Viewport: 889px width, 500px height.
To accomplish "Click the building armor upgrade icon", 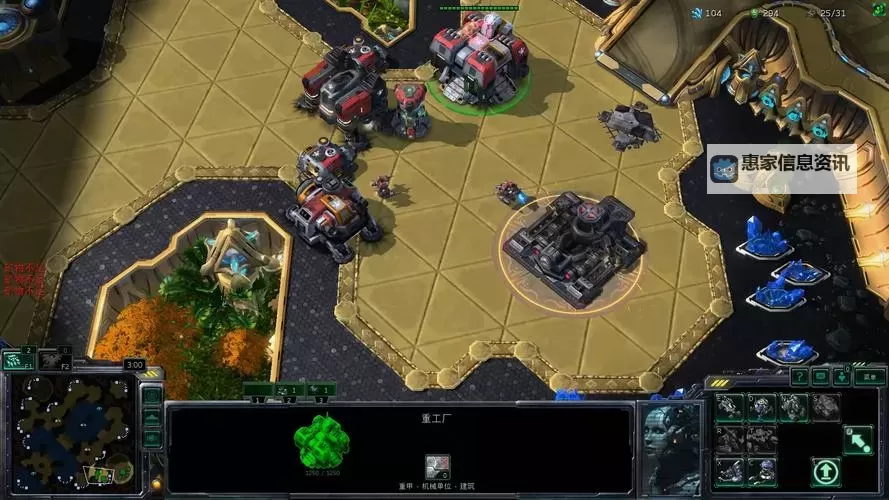I will pyautogui.click(x=437, y=466).
